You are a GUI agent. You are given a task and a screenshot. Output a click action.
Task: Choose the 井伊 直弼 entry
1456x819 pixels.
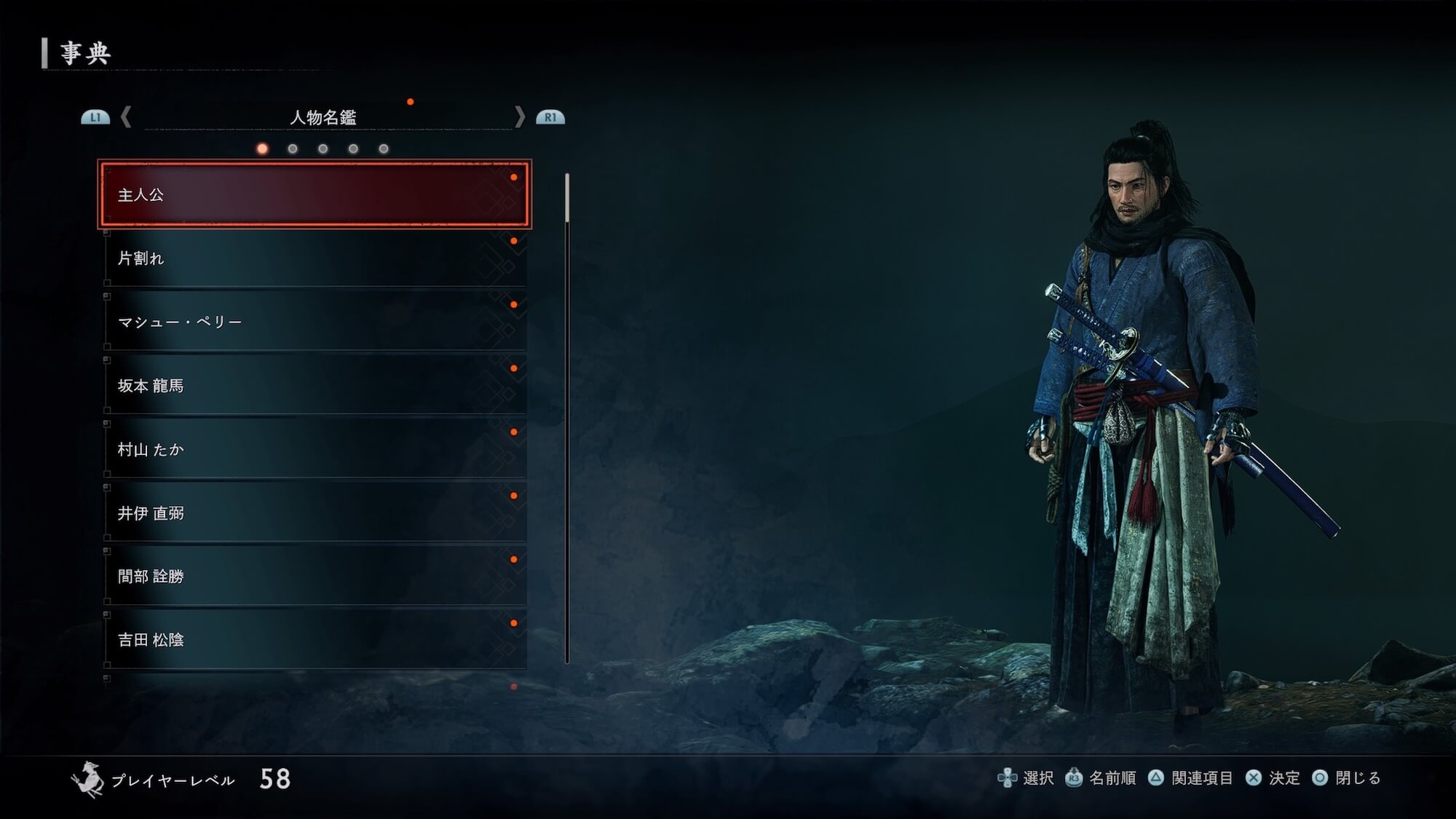click(314, 513)
